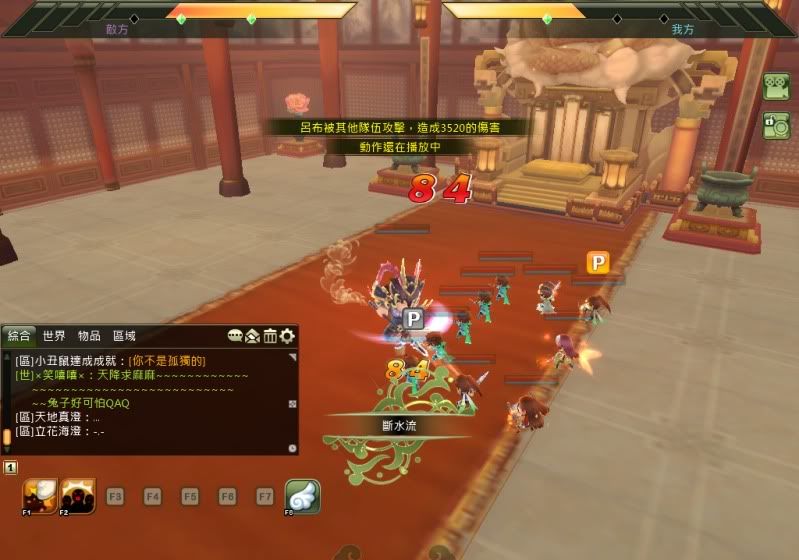Open chat settings gear icon
799x560 pixels.
click(287, 336)
